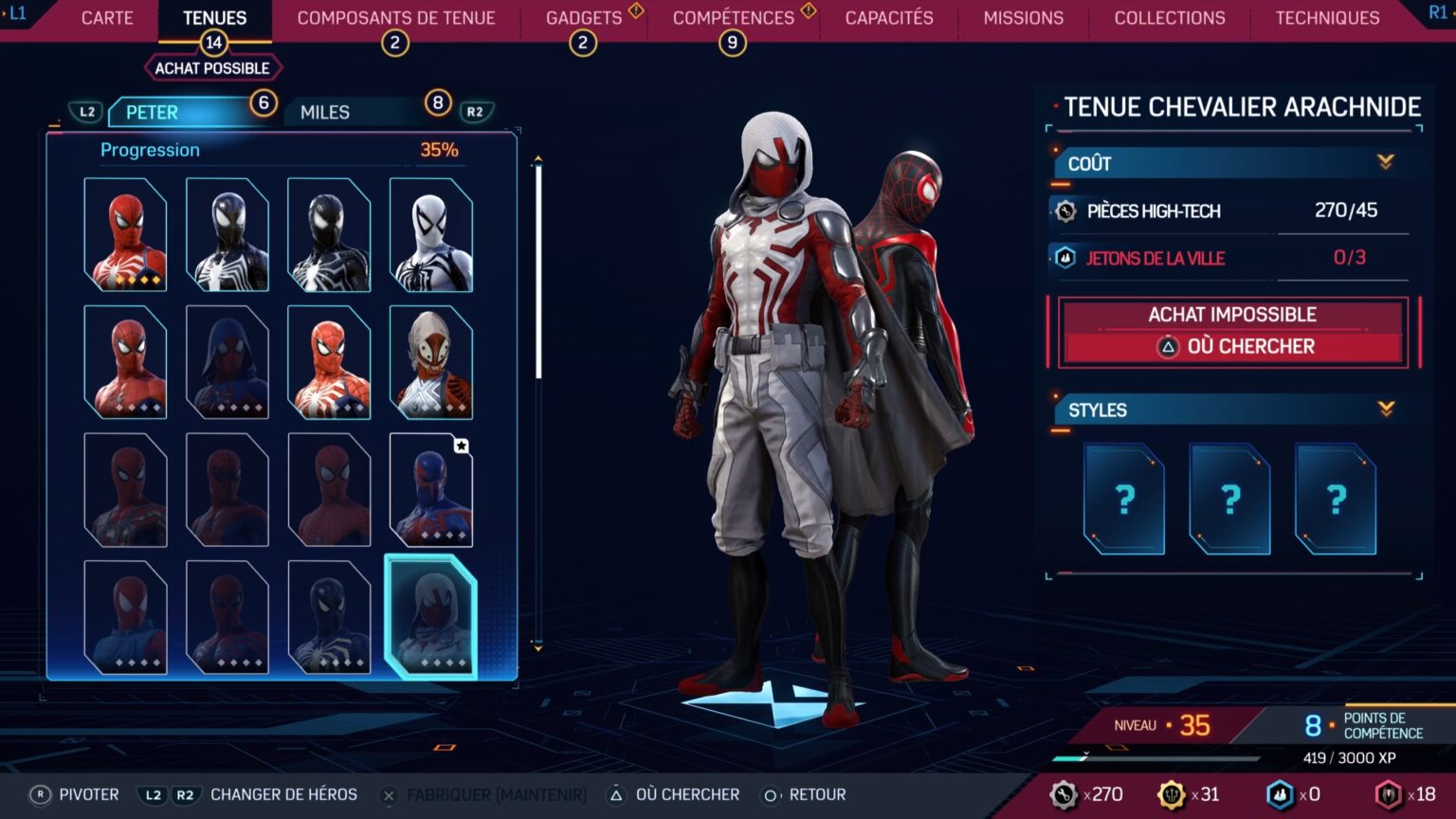The image size is (1456, 819).
Task: Open the Achat Possible badge under Tenues
Action: click(213, 66)
